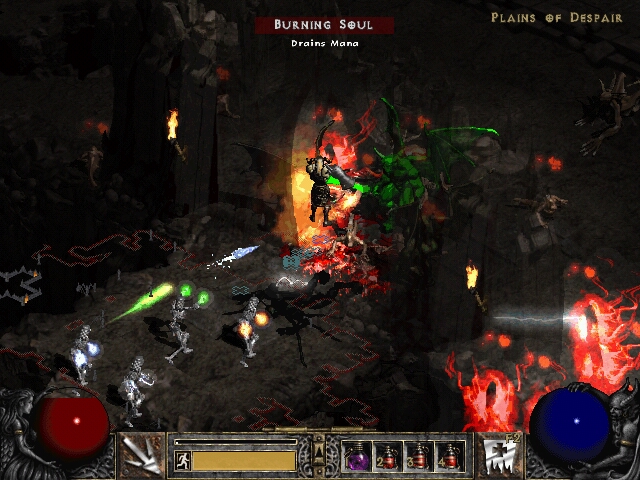
Task: Open the right-click skill selector marked F2
Action: pyautogui.click(x=497, y=455)
